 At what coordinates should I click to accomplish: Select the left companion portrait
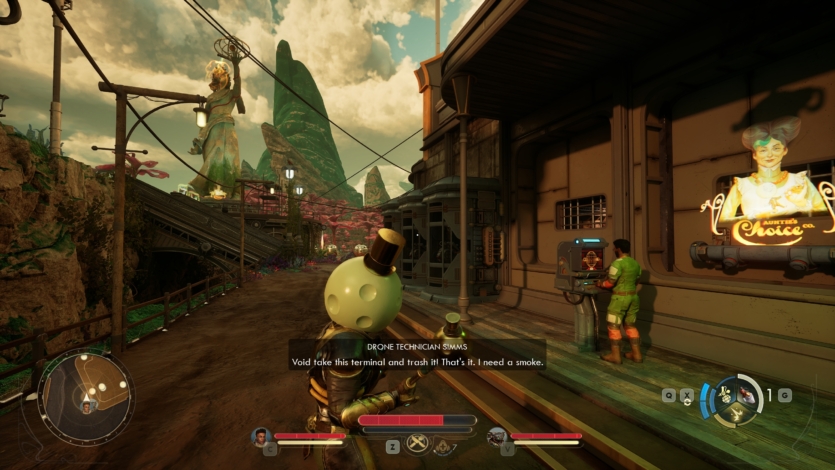click(261, 436)
